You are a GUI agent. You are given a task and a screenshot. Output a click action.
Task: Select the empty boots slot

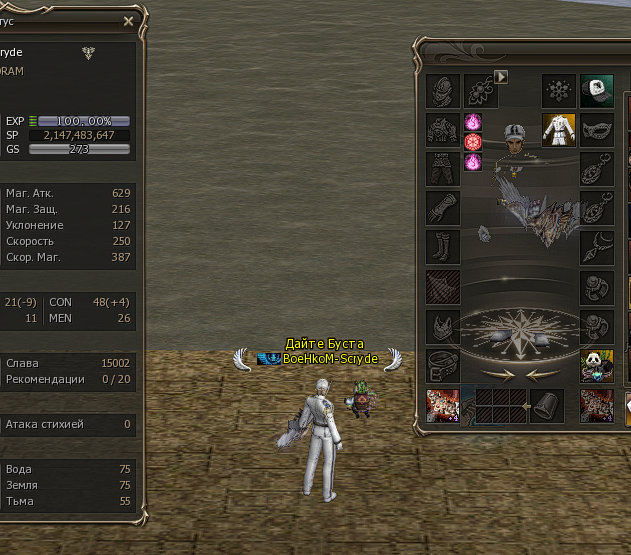tap(443, 247)
